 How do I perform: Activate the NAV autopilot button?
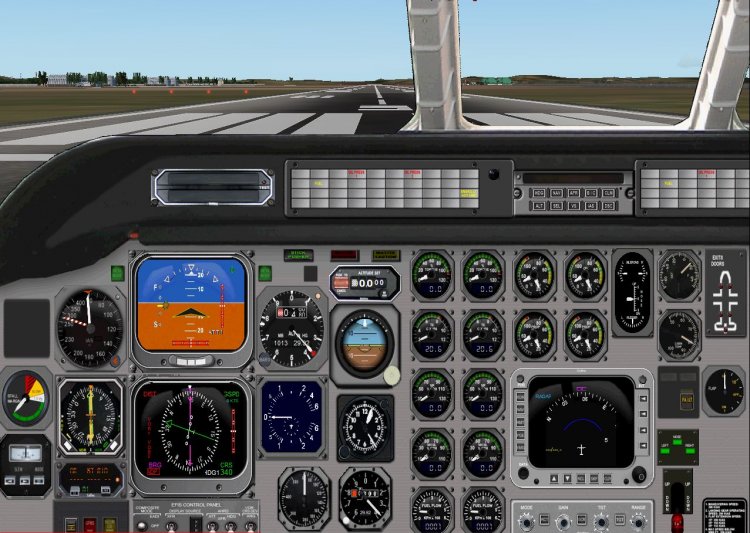click(x=557, y=192)
